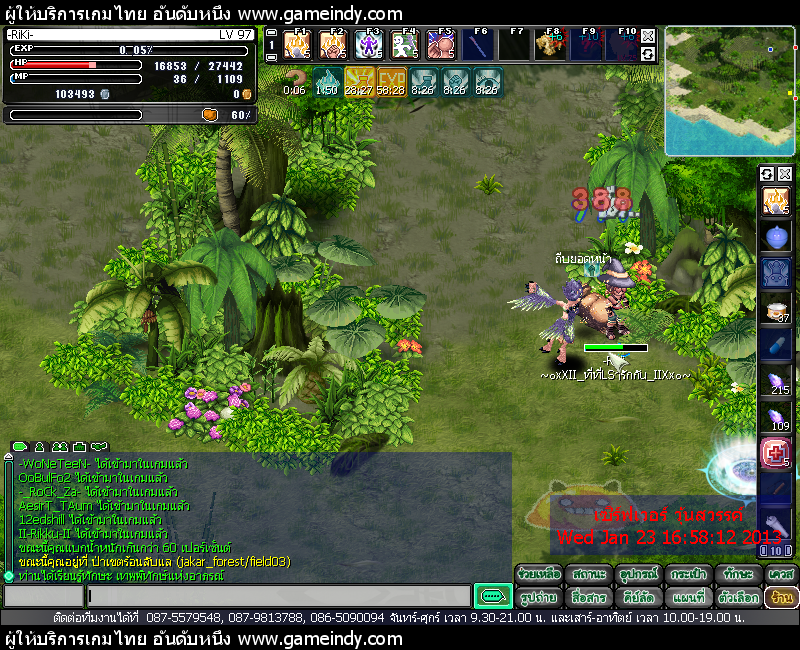Click the รูปถ่าย (Photo) button

pyautogui.click(x=538, y=597)
